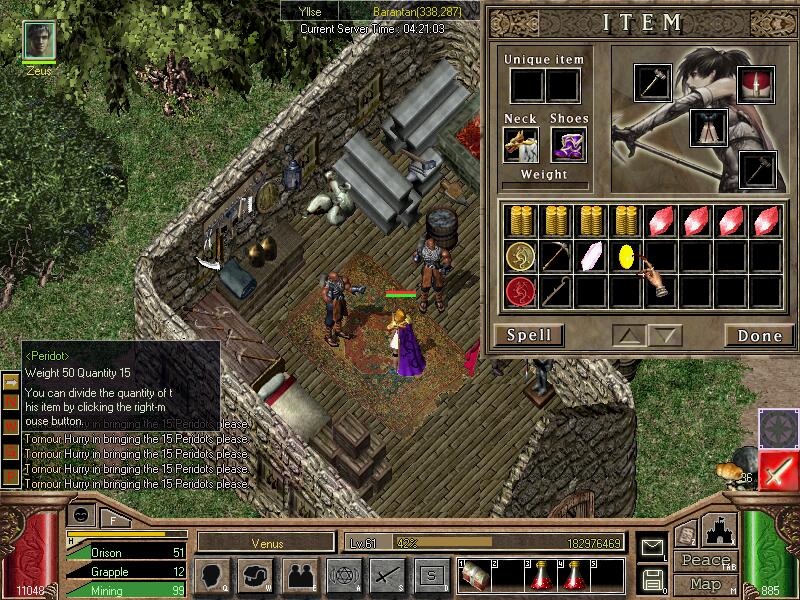Click the floppy disk save icon
The width and height of the screenshot is (800, 600).
click(x=652, y=579)
